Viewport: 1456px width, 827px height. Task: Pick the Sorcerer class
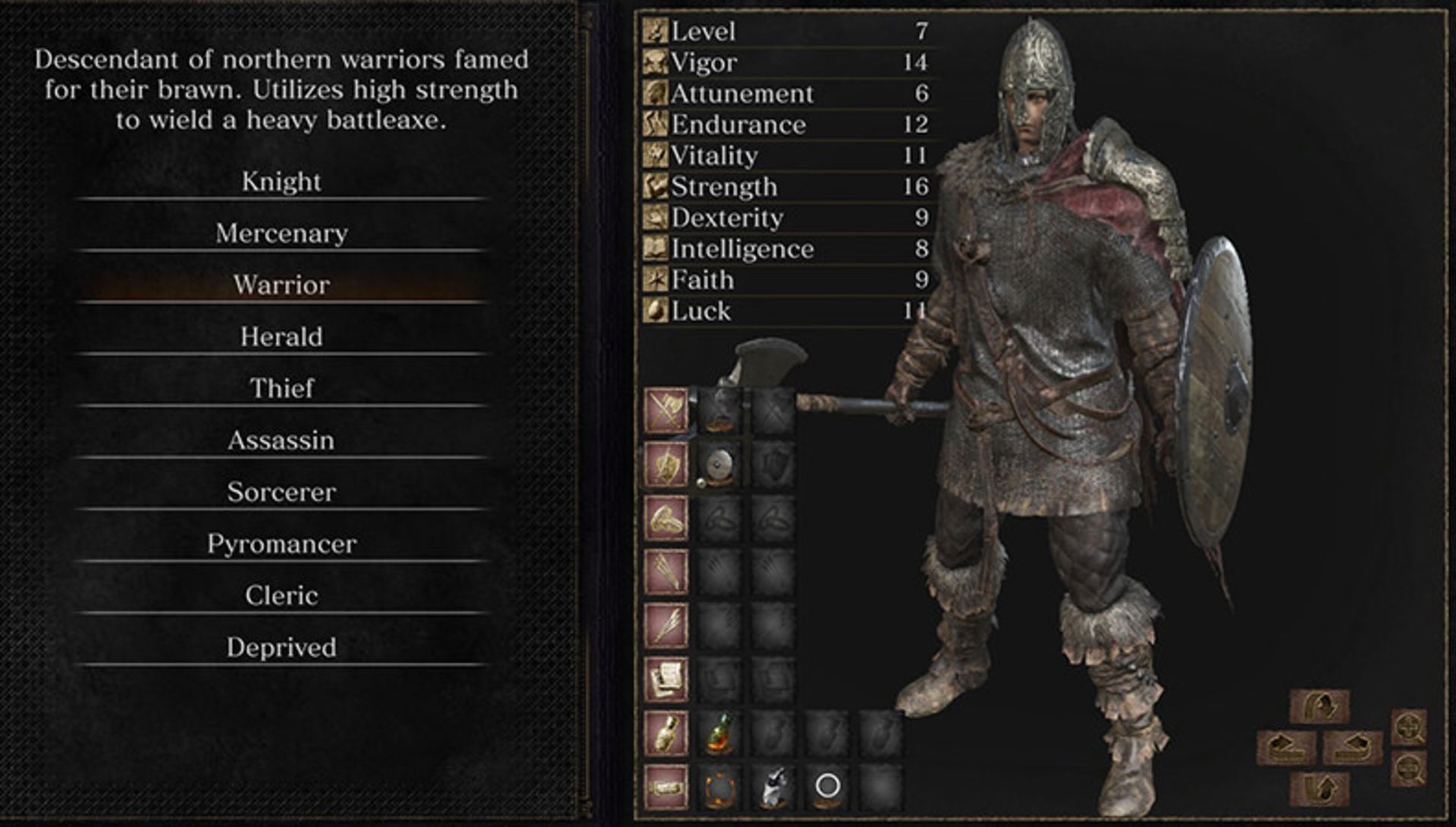pyautogui.click(x=281, y=492)
